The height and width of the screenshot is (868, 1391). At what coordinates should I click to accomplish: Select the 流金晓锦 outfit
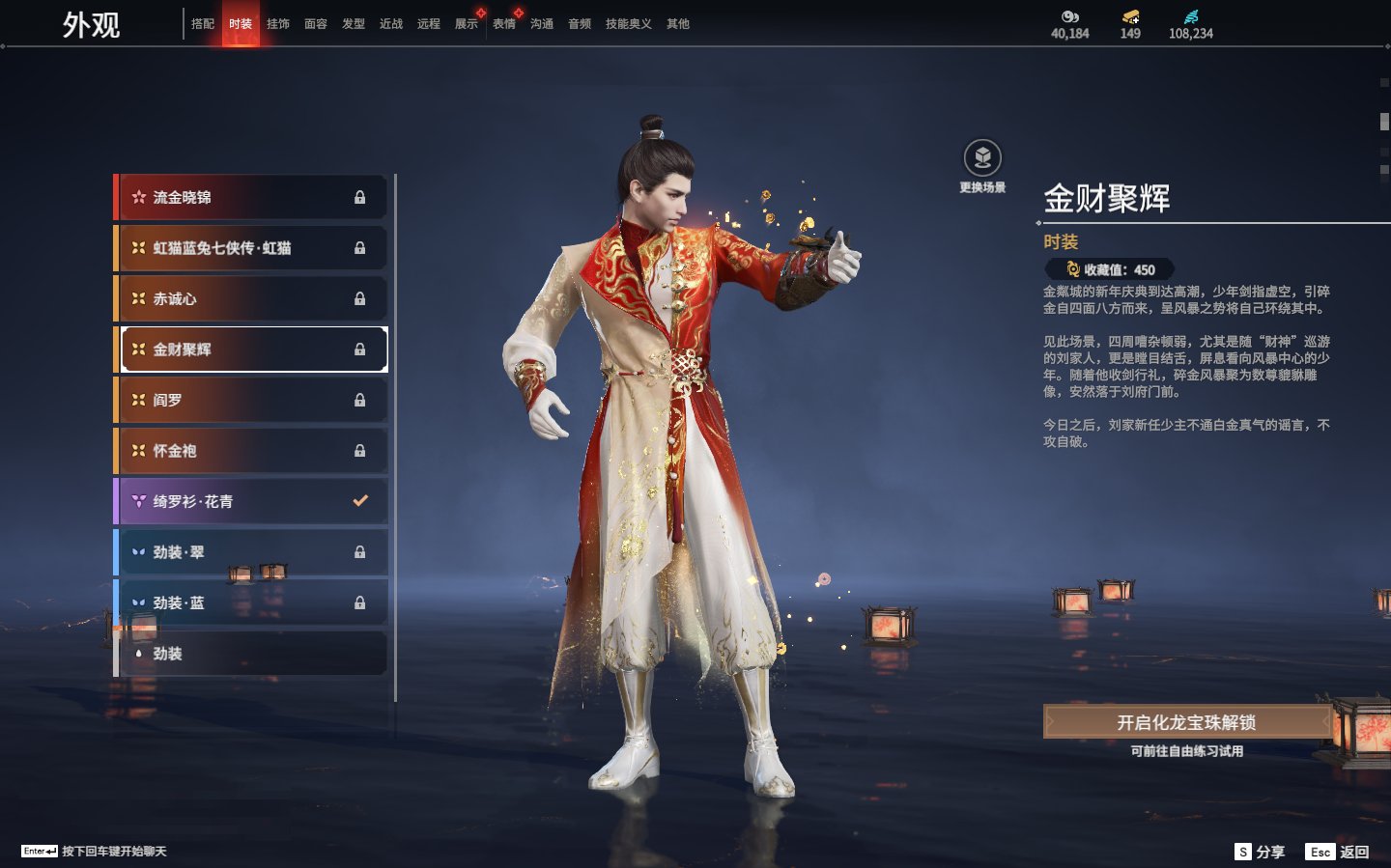(x=251, y=197)
